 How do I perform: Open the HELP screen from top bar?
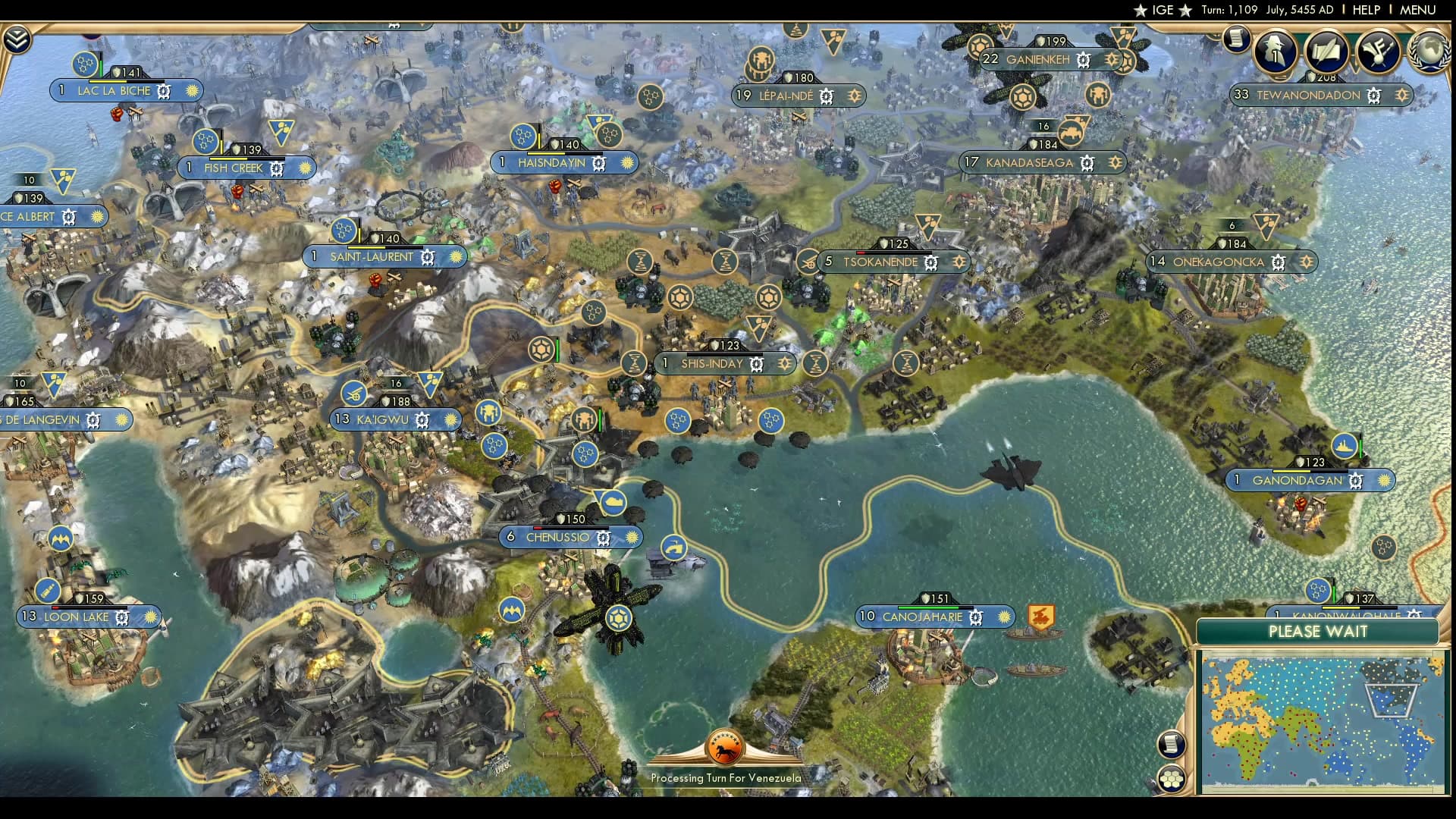[x=1367, y=10]
